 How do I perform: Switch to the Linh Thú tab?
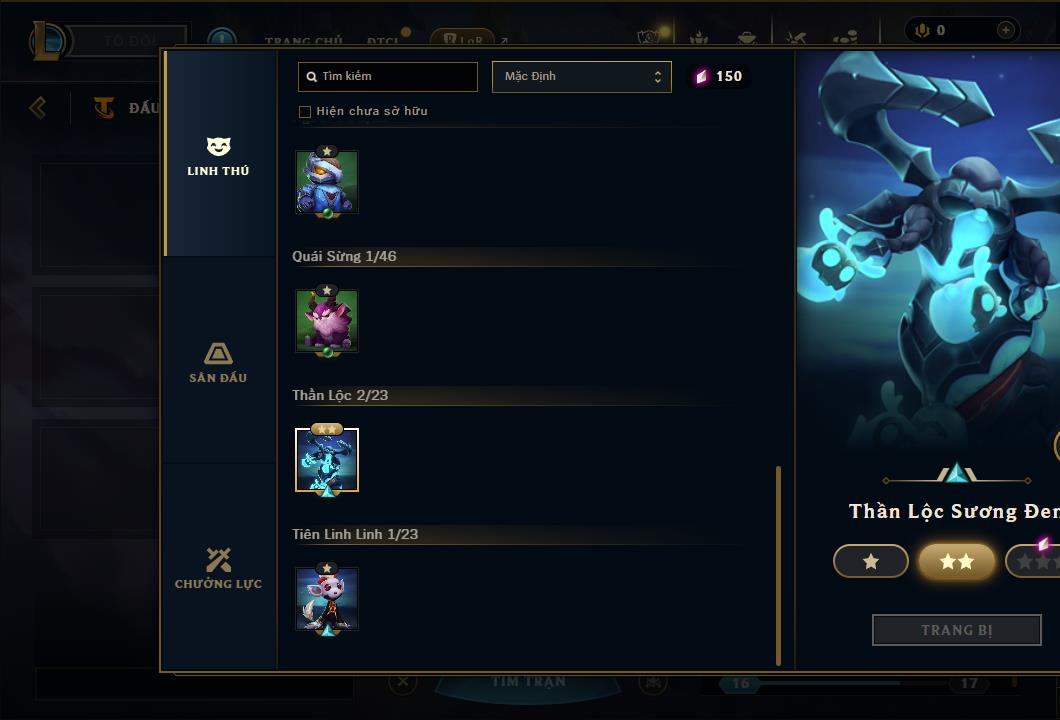[218, 157]
